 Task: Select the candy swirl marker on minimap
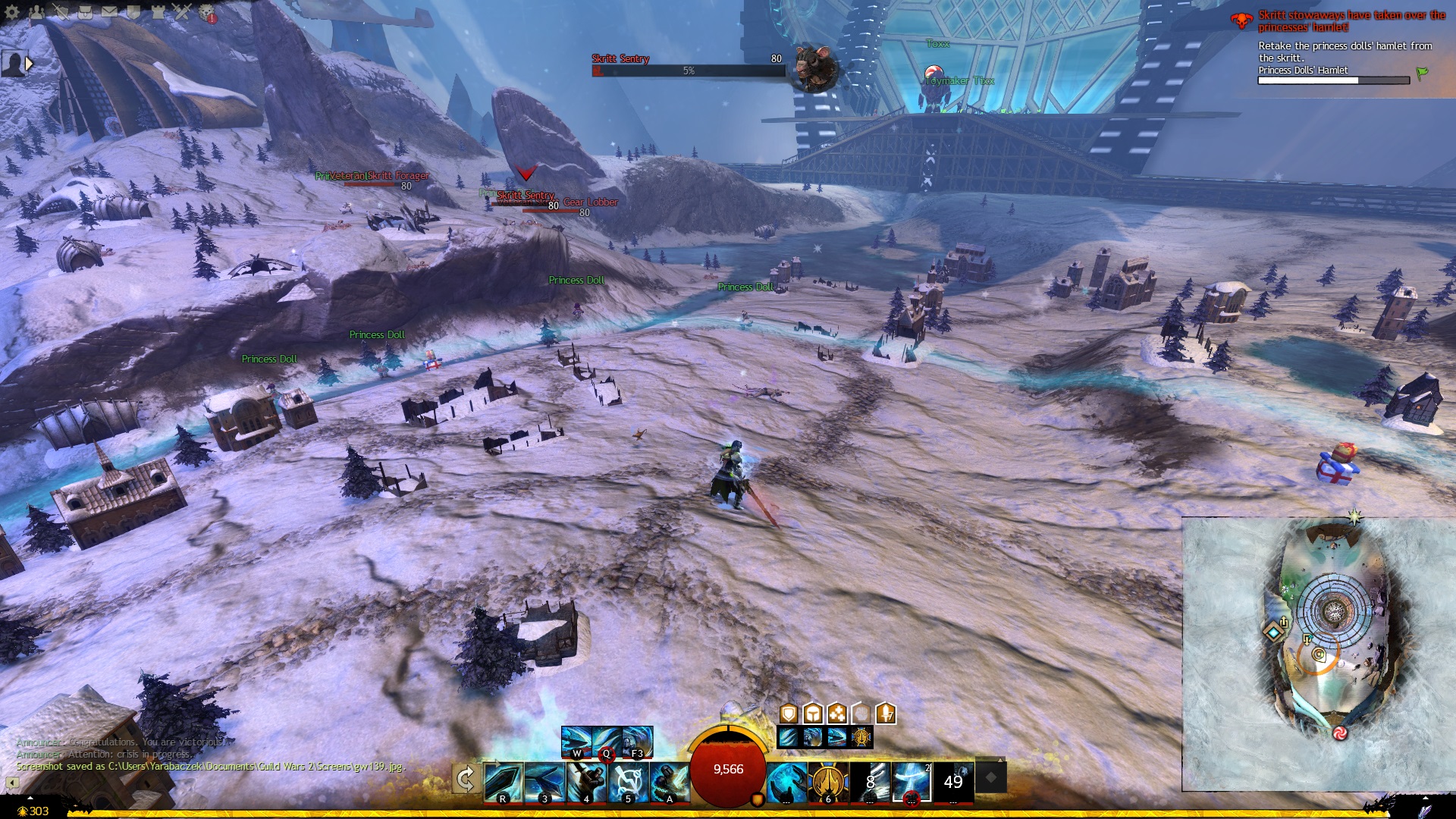tap(1340, 733)
